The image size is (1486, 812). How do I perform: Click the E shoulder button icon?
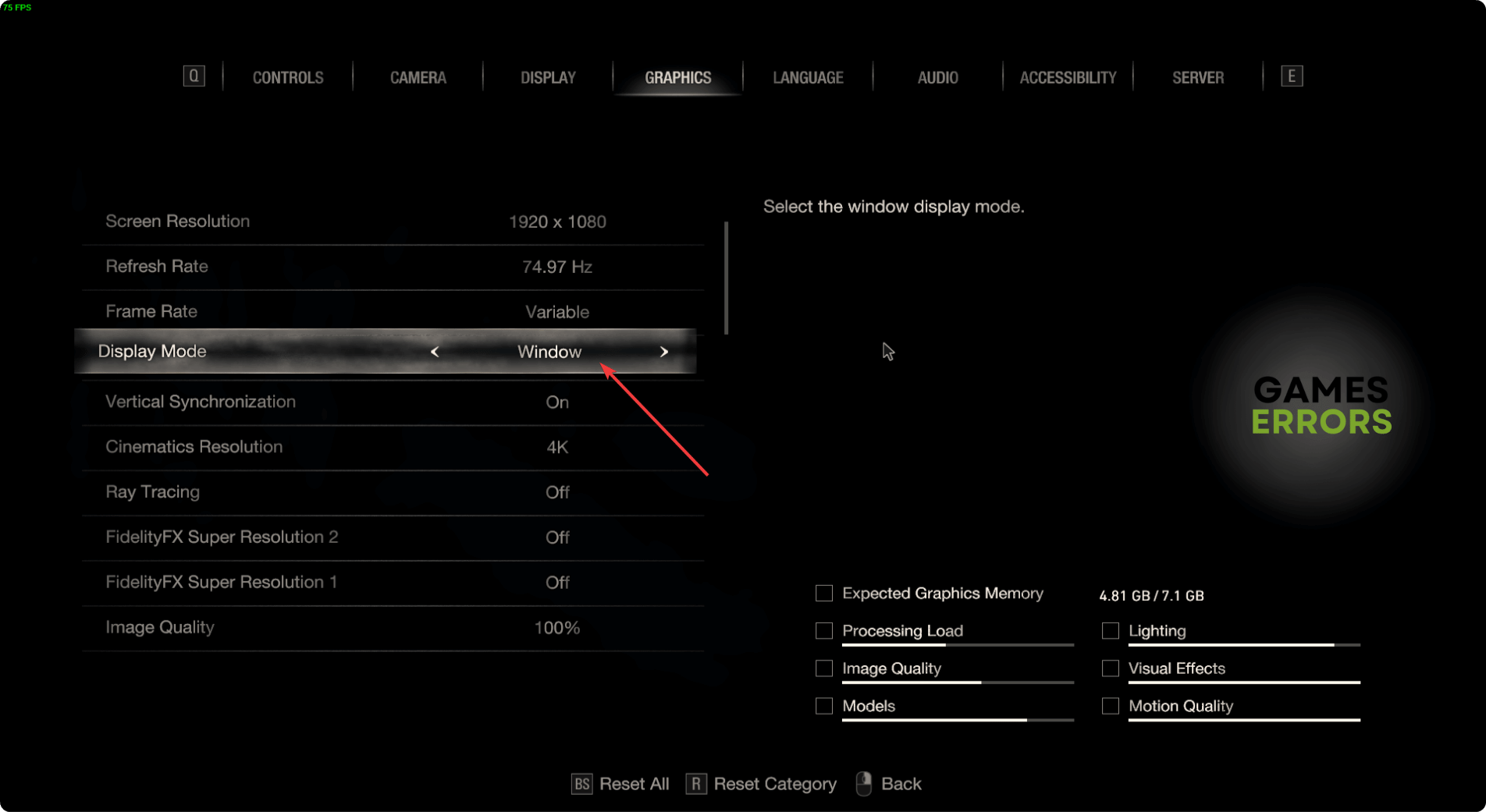[x=1292, y=76]
